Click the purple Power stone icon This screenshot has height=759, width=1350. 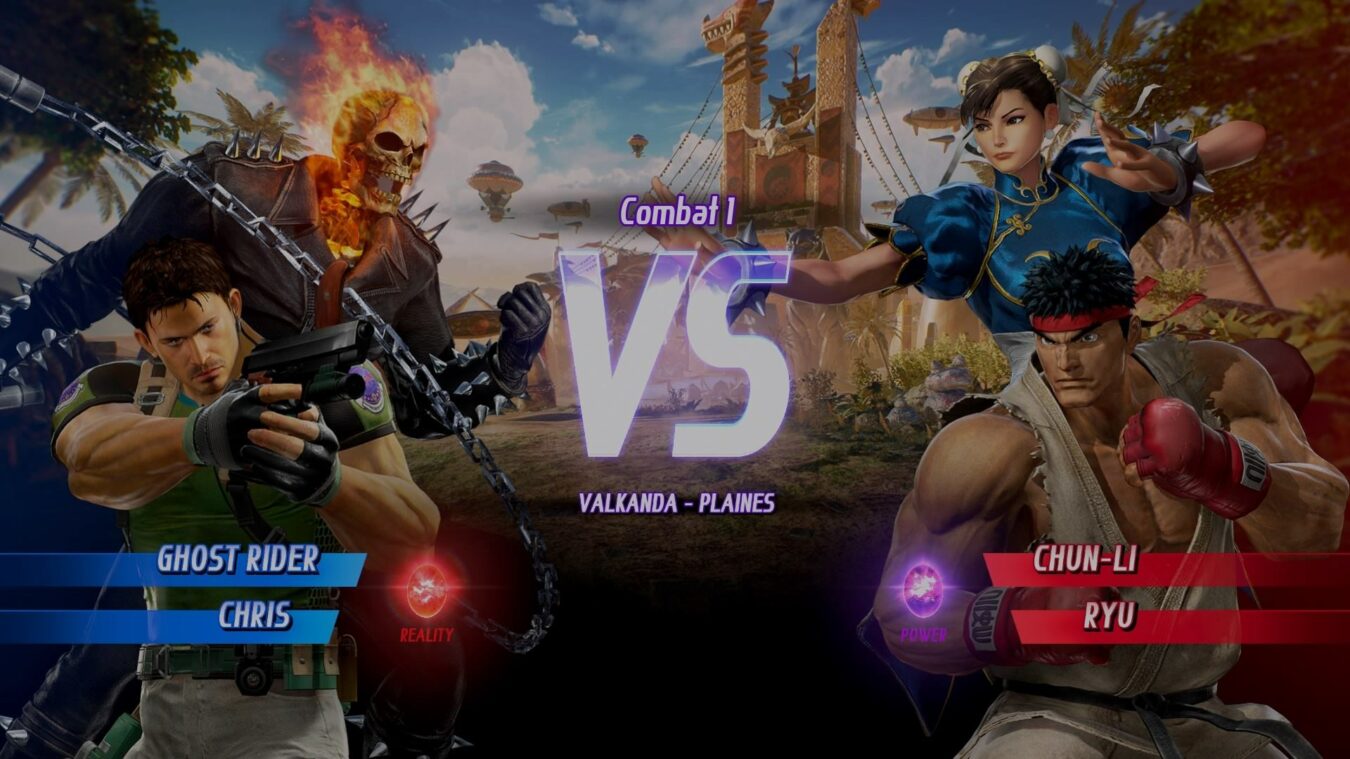(x=922, y=589)
